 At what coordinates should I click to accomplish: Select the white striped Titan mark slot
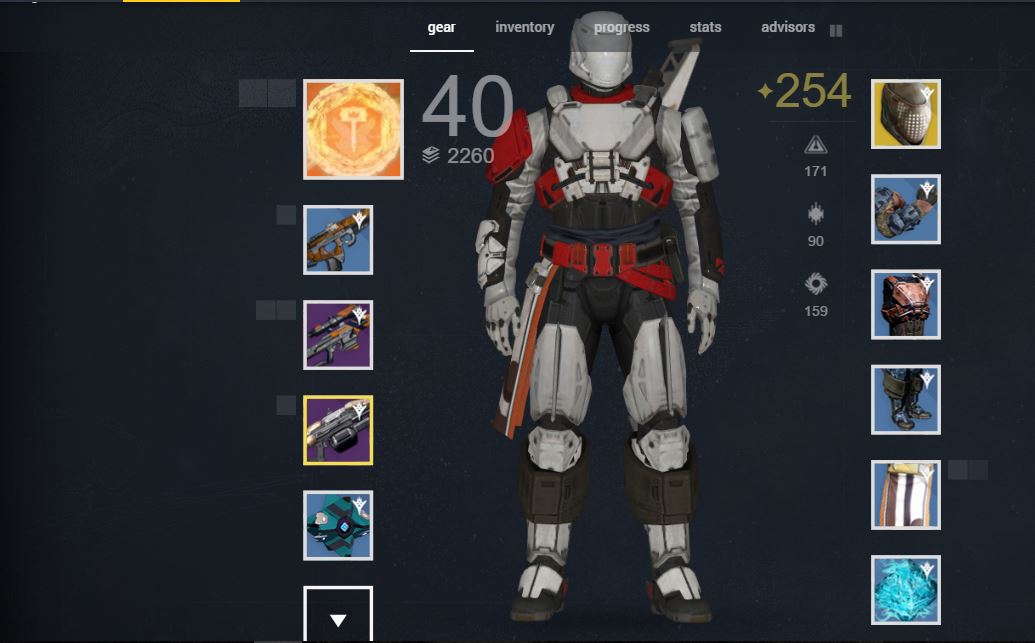[906, 495]
